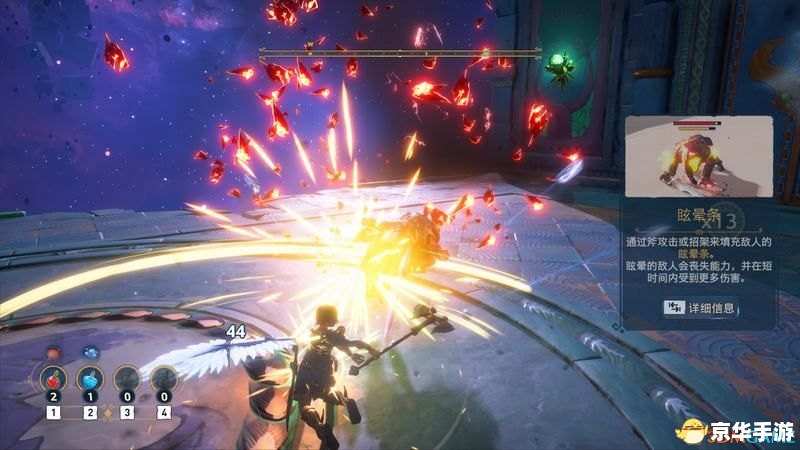Select the red health potion slot

click(x=54, y=380)
